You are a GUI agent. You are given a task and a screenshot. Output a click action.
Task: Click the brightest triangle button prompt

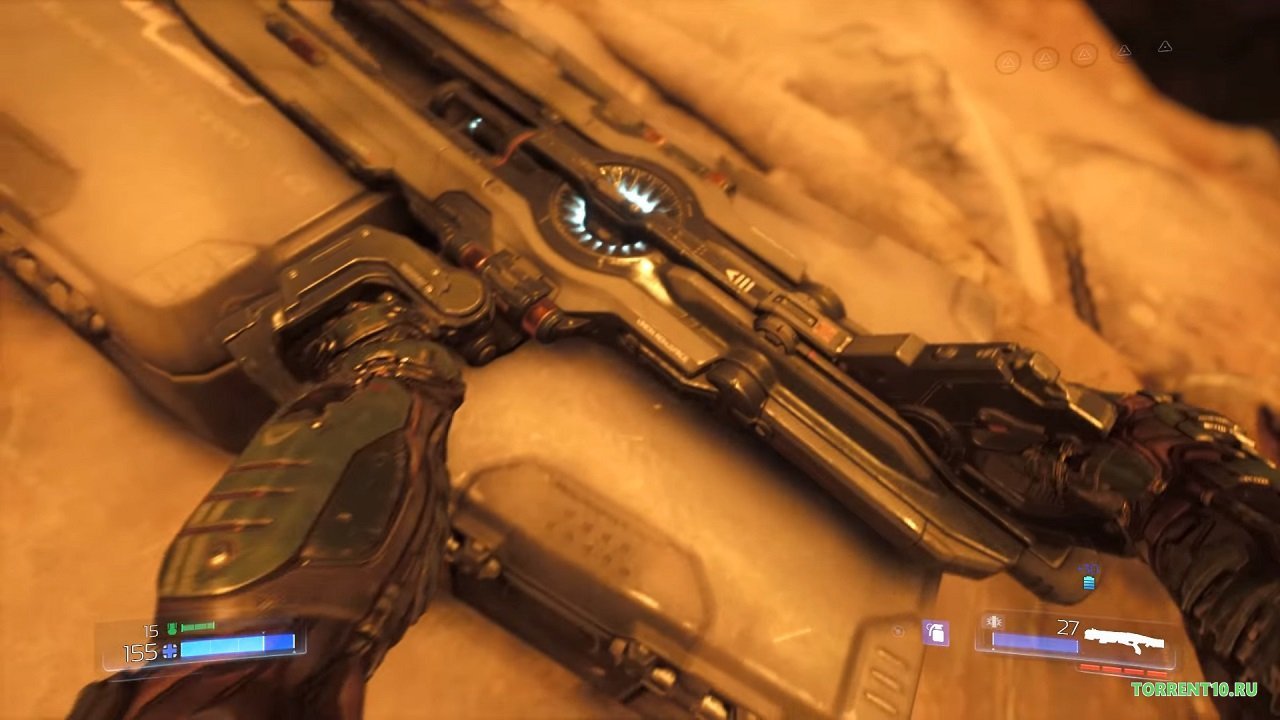[1164, 48]
